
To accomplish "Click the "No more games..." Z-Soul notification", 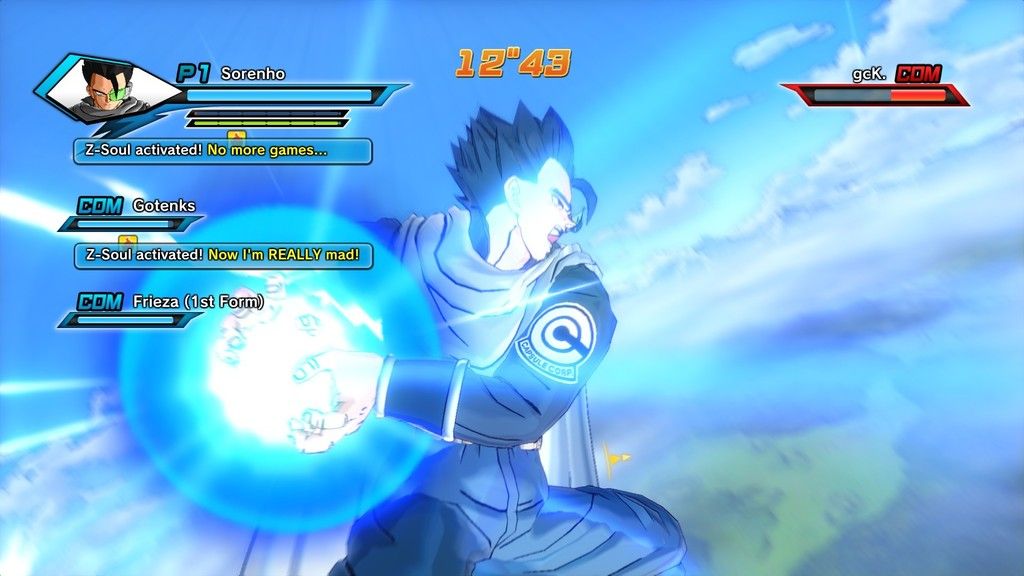I will pos(223,151).
